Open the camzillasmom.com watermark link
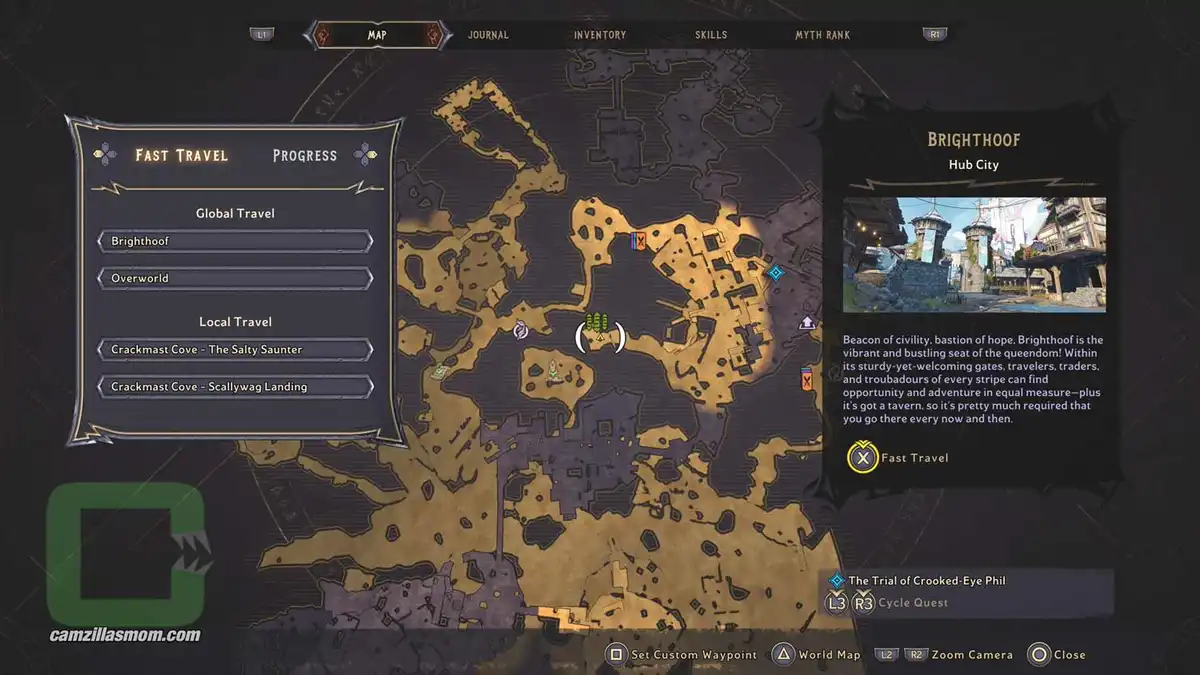The image size is (1200, 675). coord(126,635)
